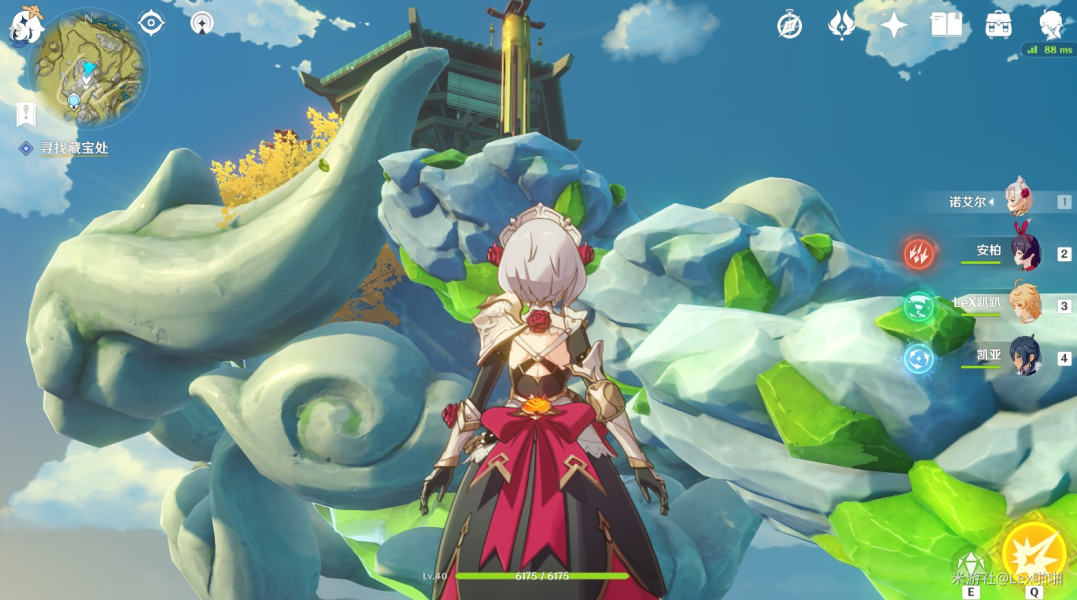Open the character head profile icon
The width and height of the screenshot is (1077, 600).
click(x=1050, y=24)
